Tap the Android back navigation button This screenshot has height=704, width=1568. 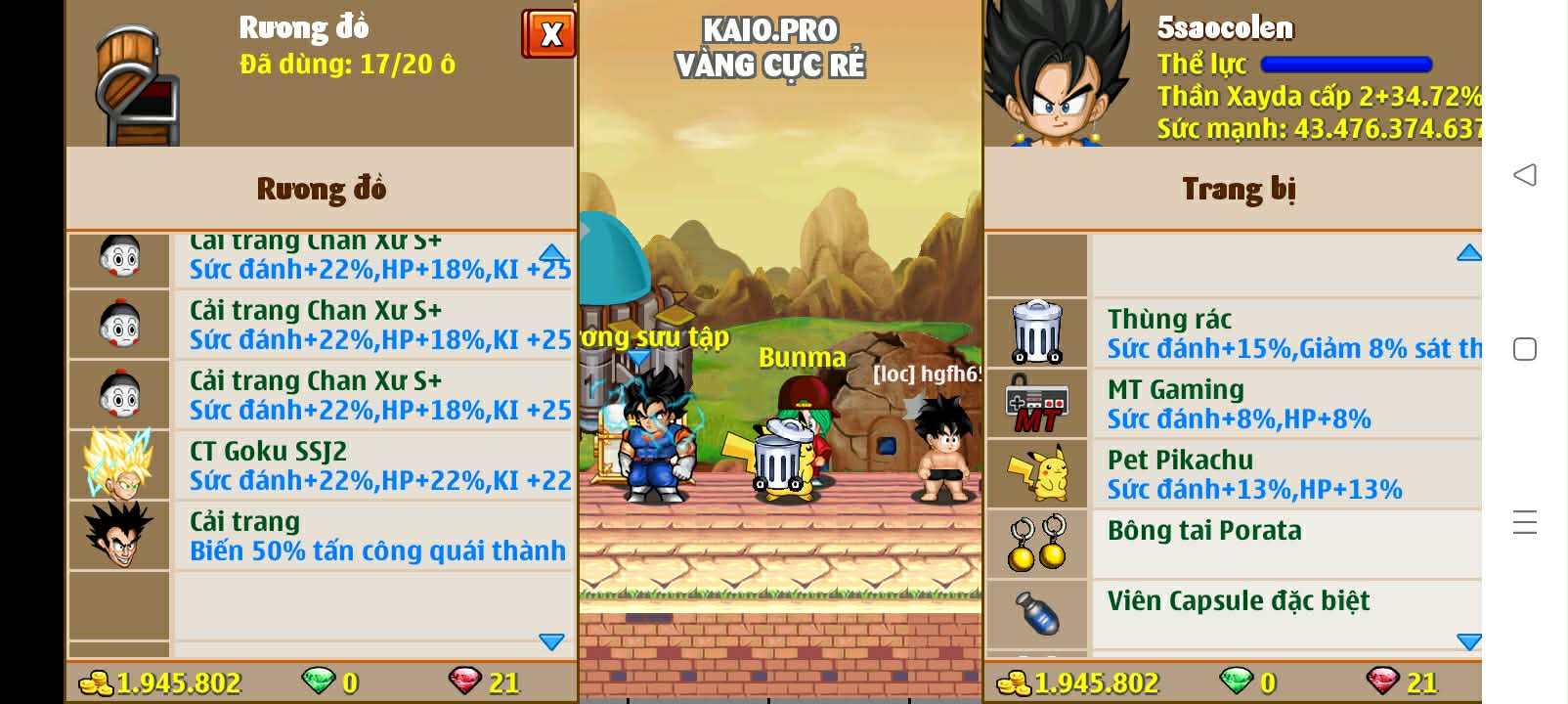point(1525,175)
